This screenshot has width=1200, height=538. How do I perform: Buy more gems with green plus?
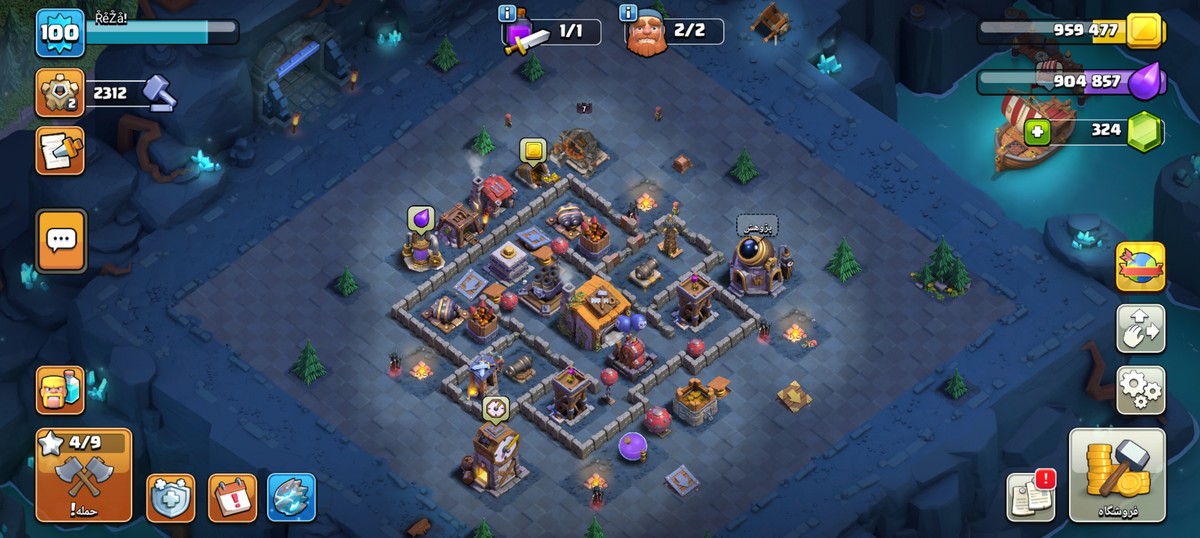coord(1037,131)
